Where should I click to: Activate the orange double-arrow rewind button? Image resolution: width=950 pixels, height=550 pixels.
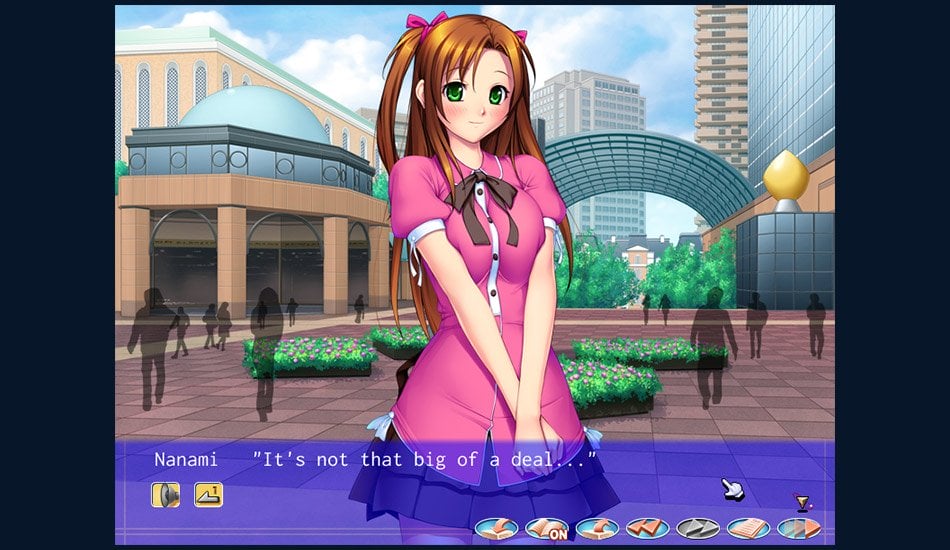648,528
